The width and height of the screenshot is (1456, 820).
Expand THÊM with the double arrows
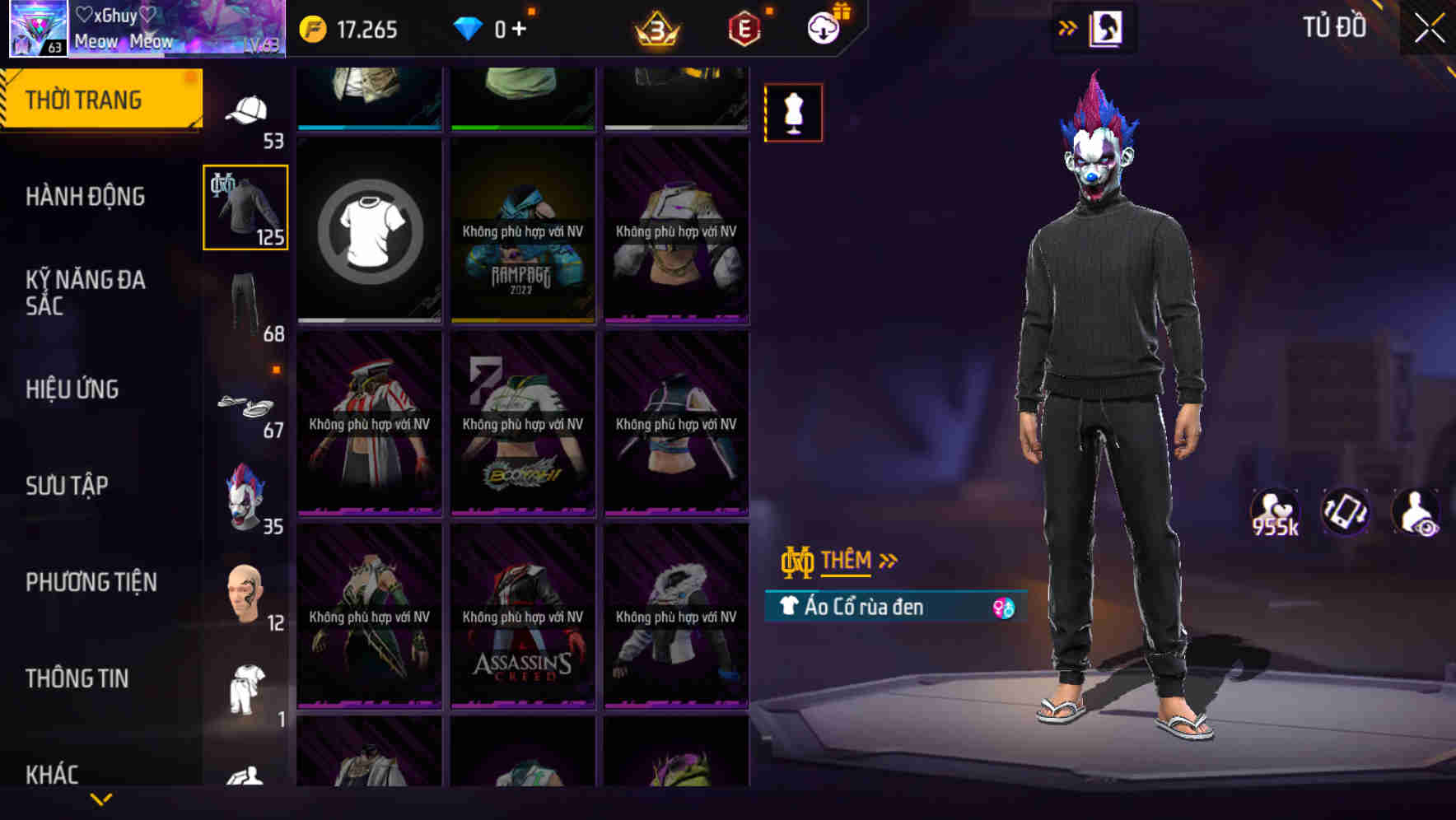click(889, 559)
